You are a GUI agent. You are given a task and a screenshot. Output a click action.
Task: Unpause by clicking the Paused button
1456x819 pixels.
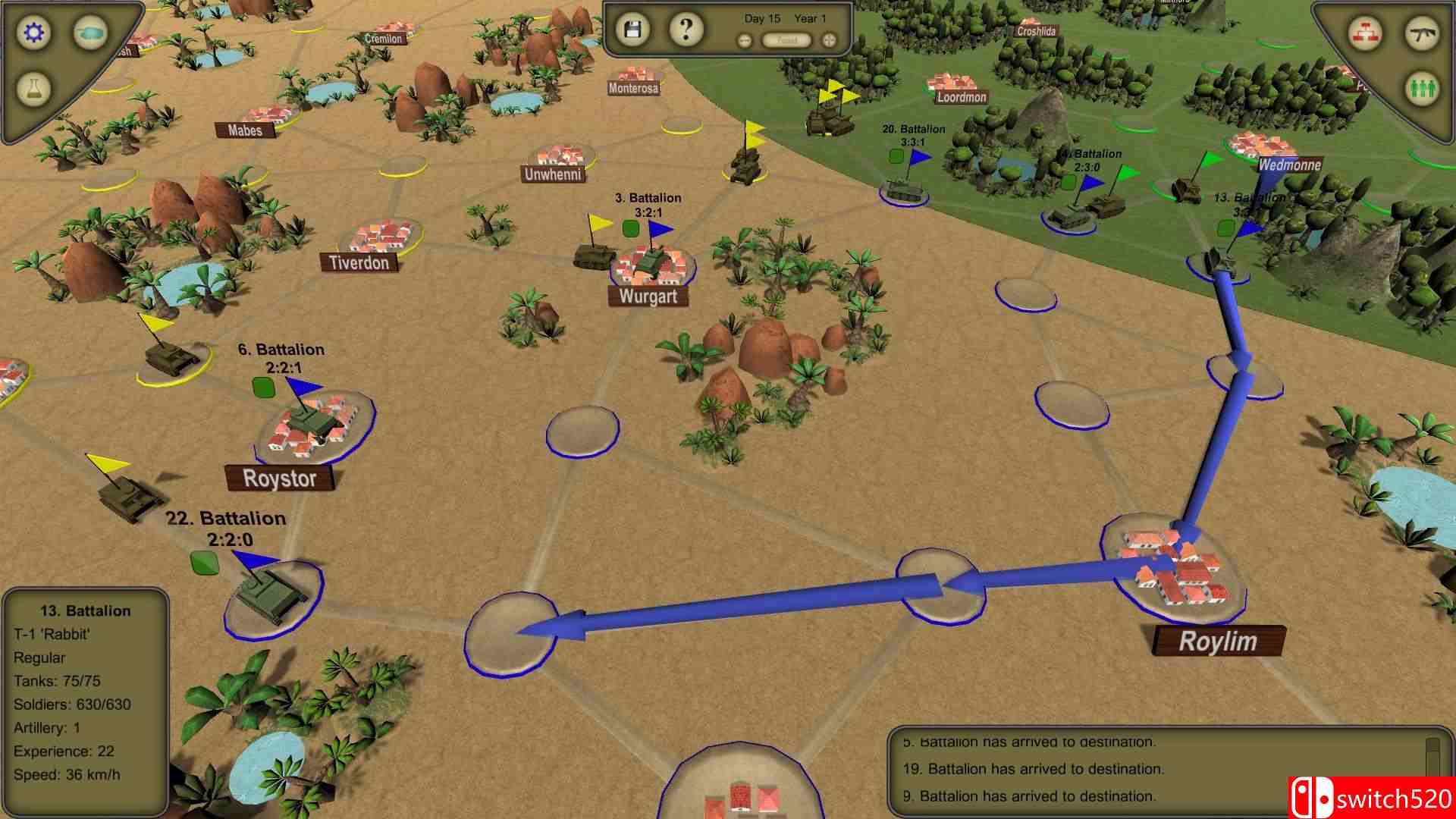point(786,40)
